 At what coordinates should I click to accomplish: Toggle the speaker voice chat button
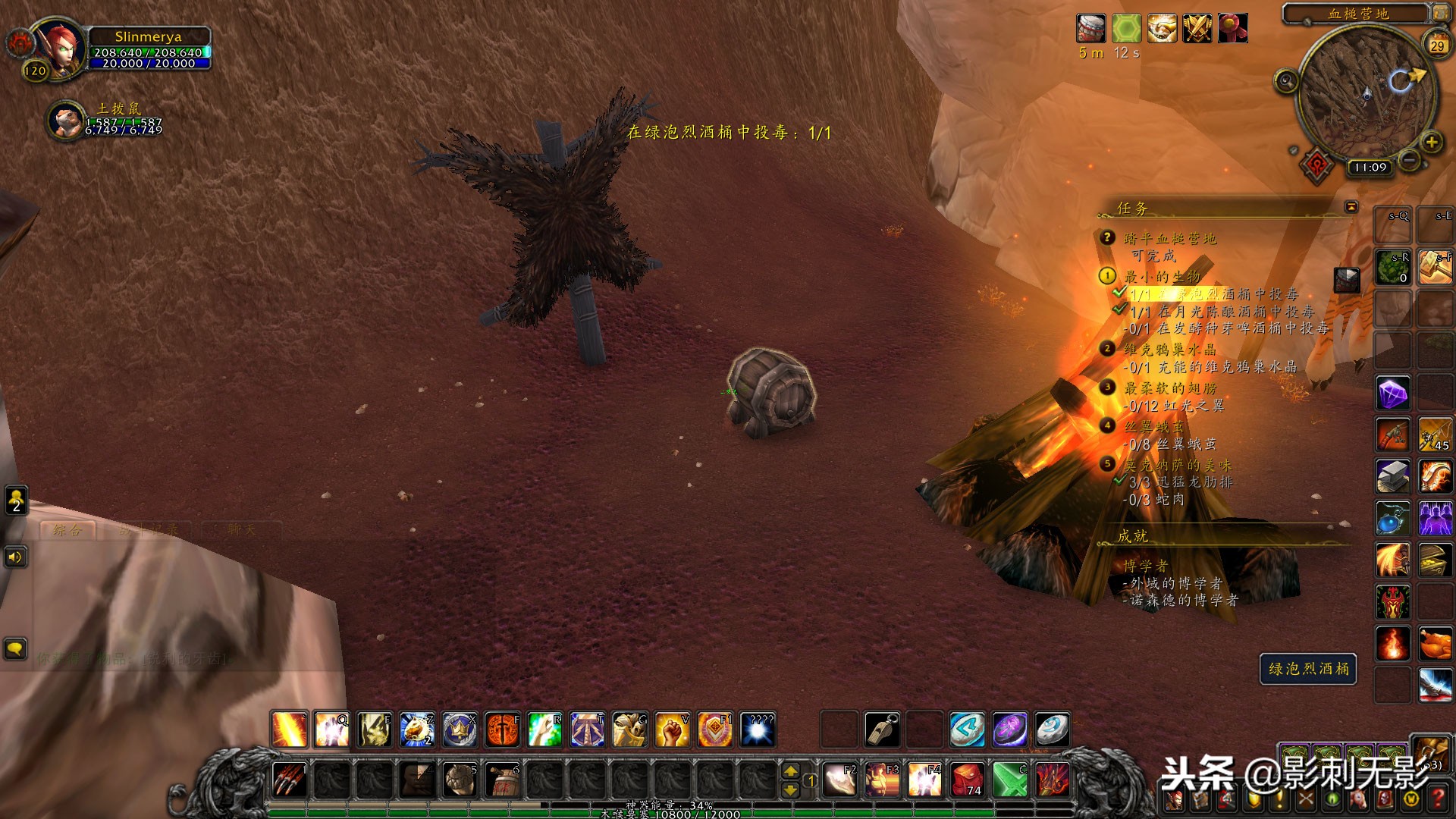(16, 558)
